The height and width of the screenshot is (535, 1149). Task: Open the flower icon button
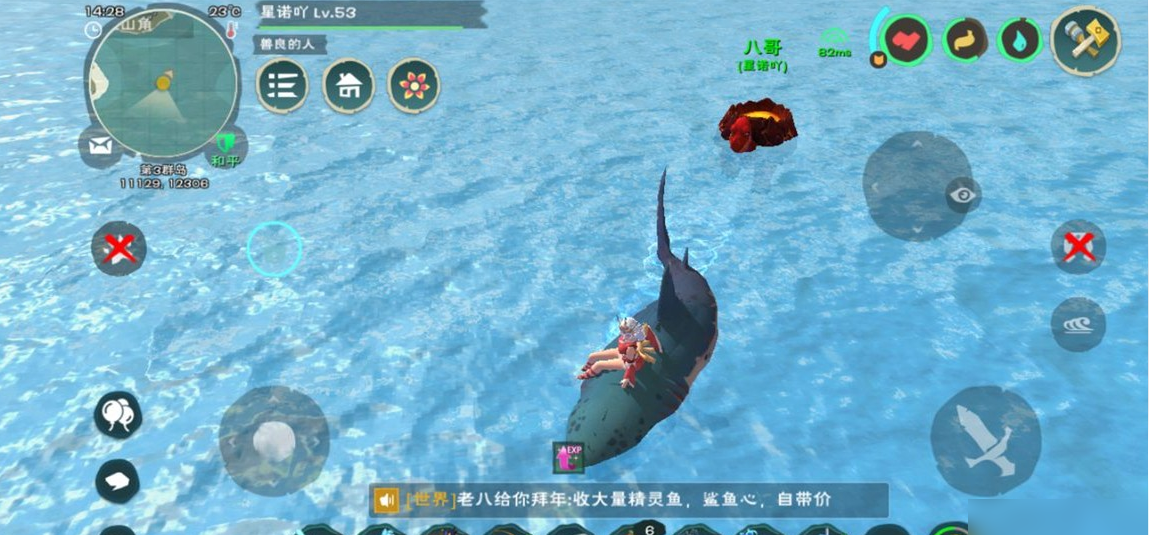click(x=414, y=86)
